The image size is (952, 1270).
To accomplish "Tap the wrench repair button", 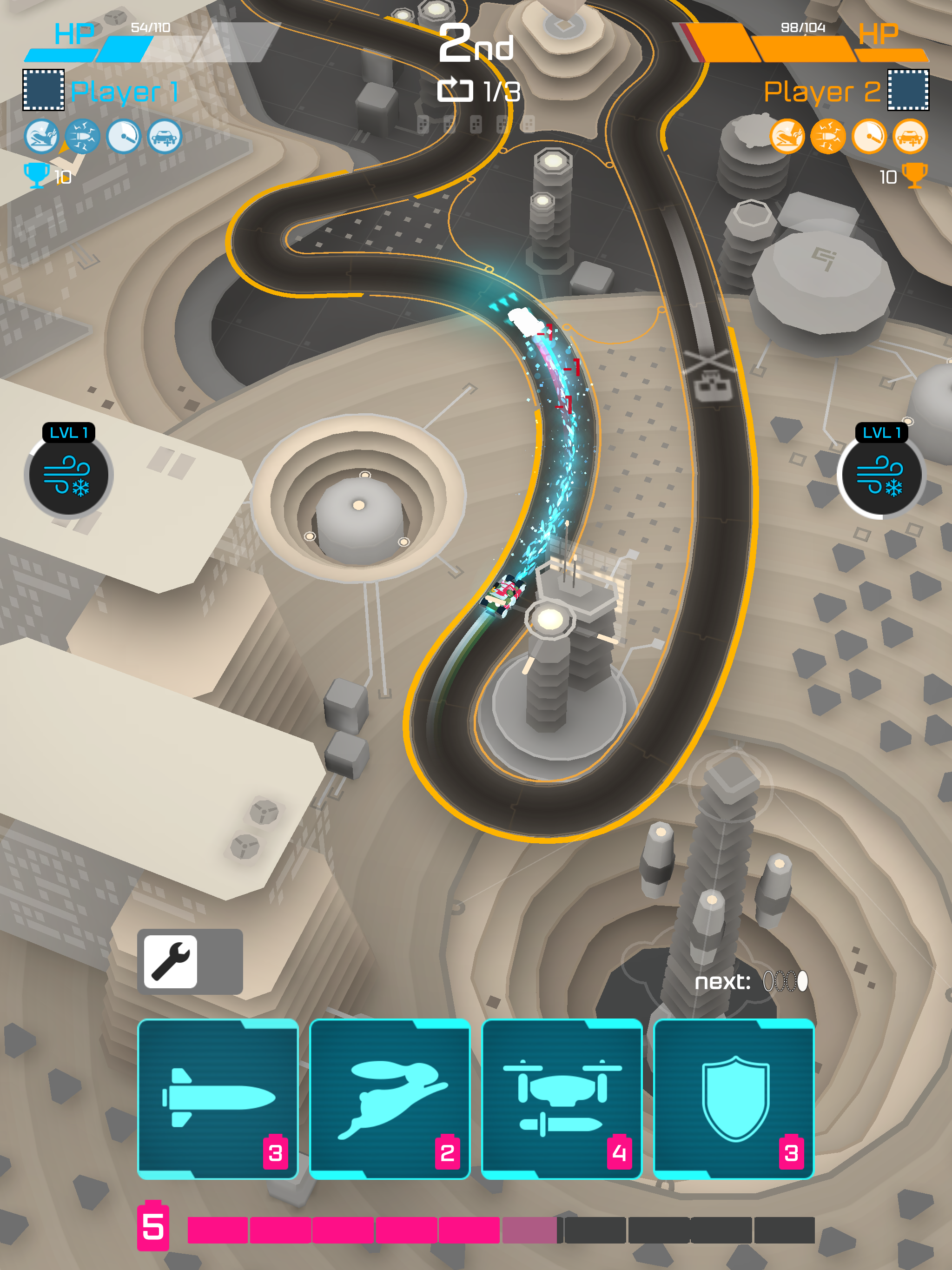I will coord(171,962).
